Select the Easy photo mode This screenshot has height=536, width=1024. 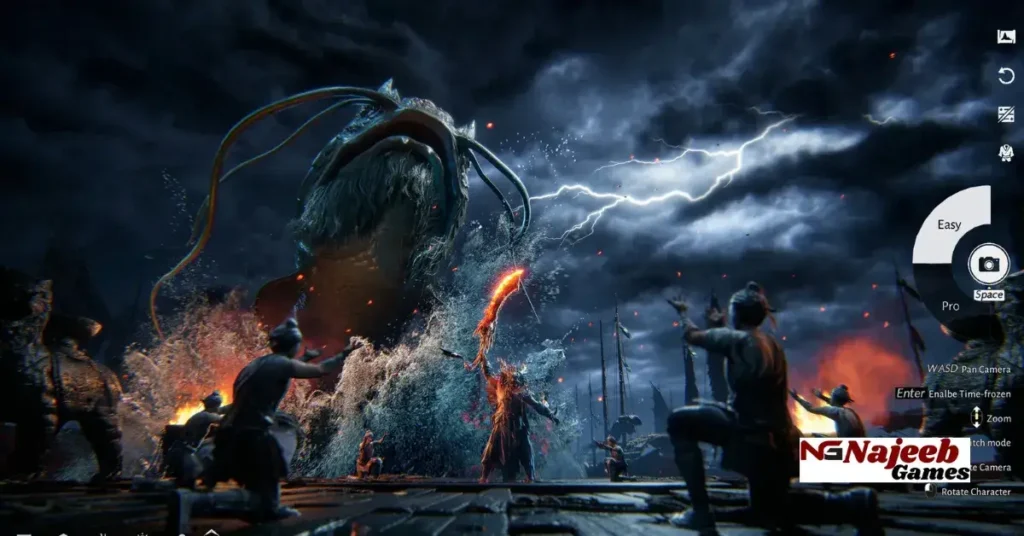click(x=949, y=225)
